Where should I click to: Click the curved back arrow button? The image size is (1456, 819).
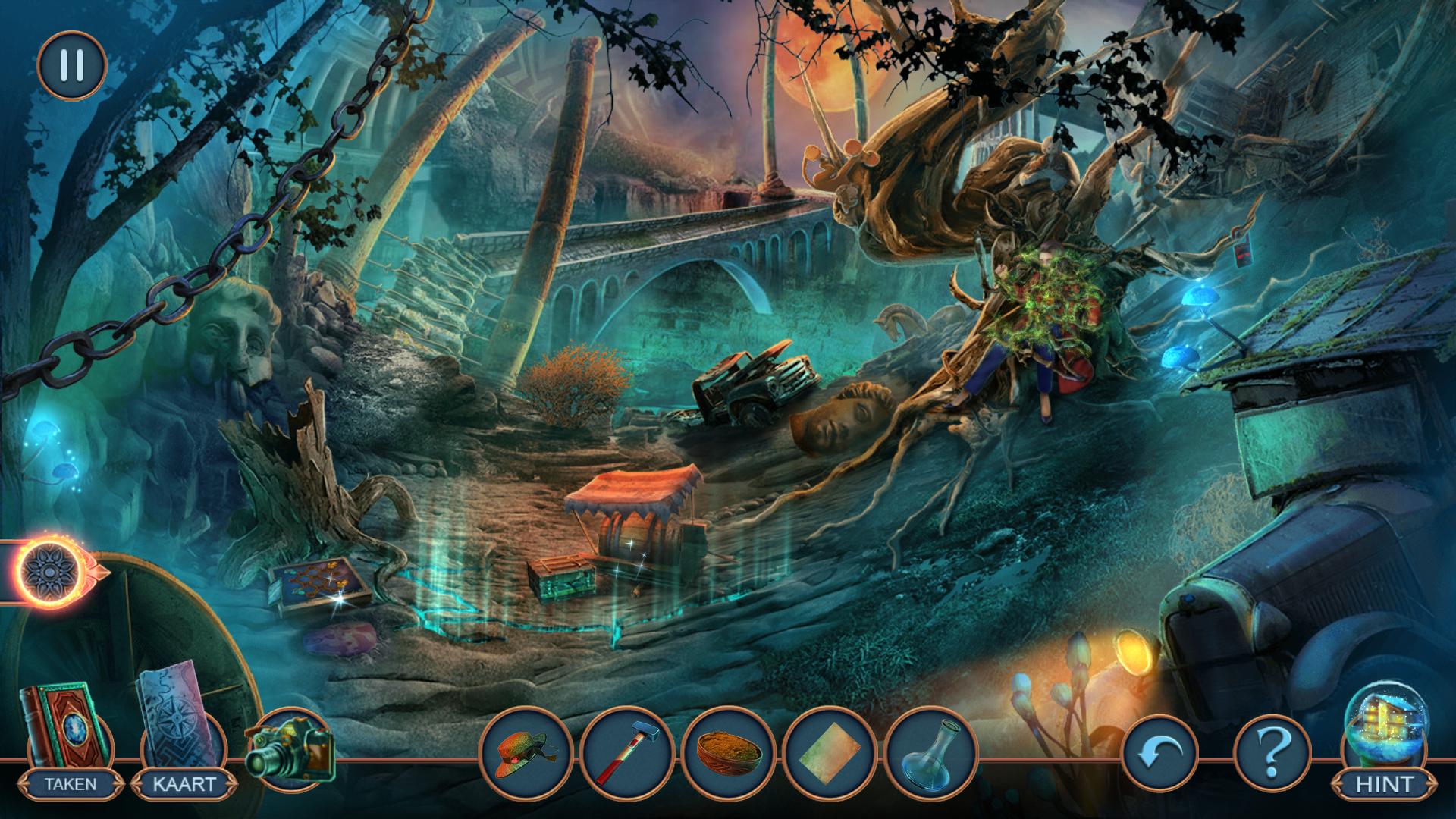[1159, 754]
